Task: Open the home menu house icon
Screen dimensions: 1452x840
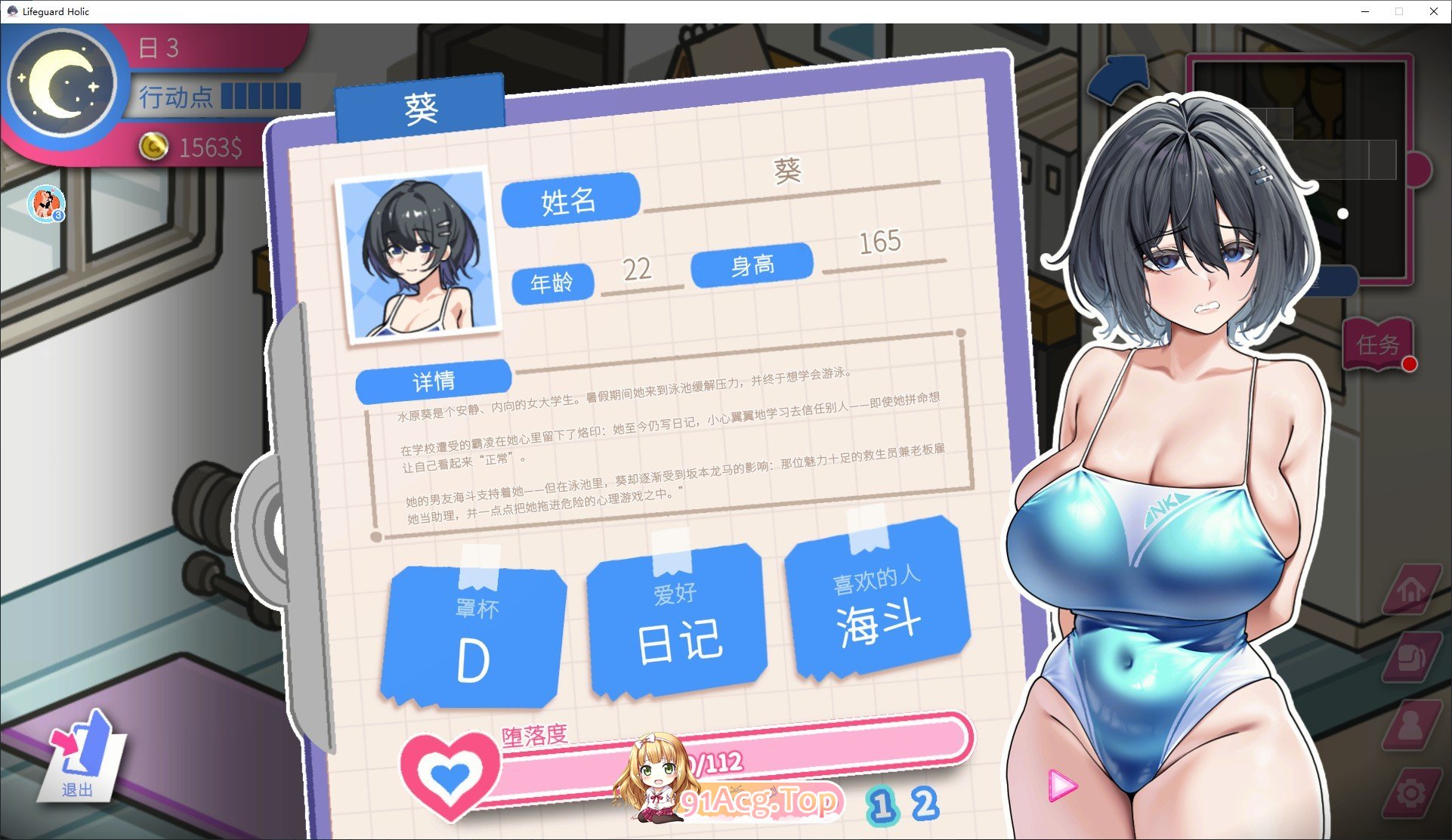Action: (x=1411, y=589)
